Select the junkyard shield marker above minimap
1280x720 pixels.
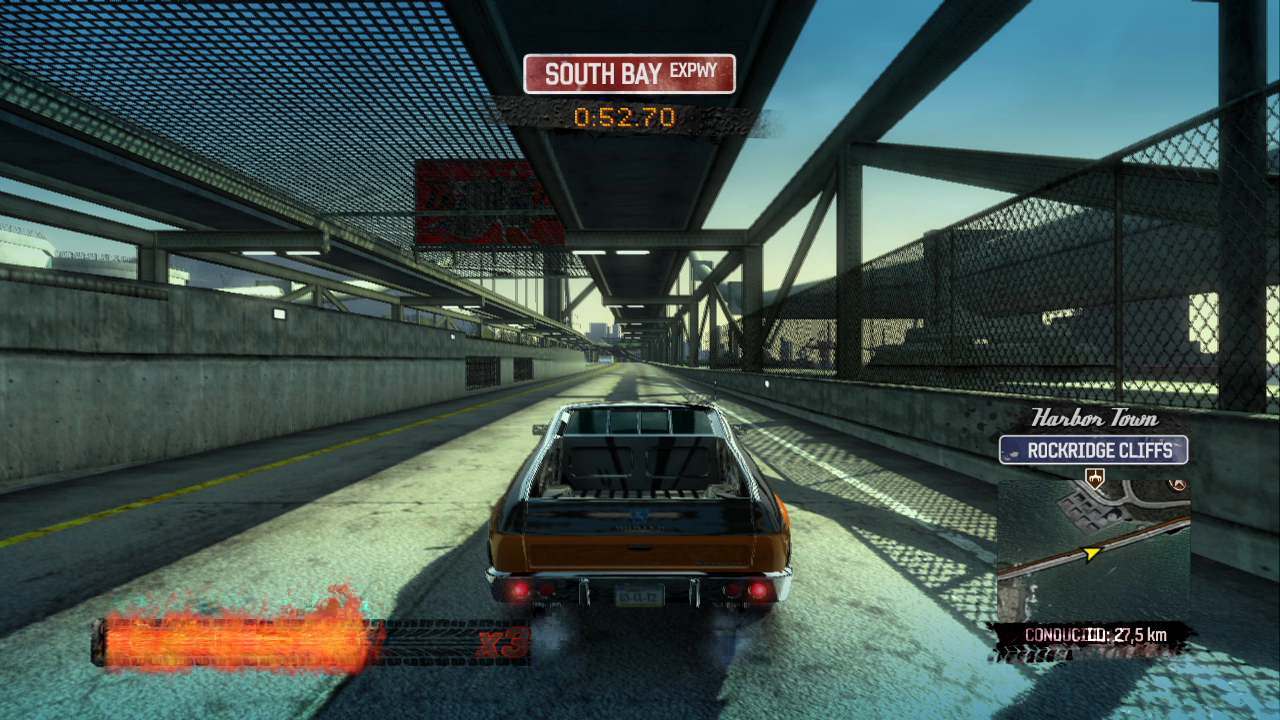point(1094,476)
